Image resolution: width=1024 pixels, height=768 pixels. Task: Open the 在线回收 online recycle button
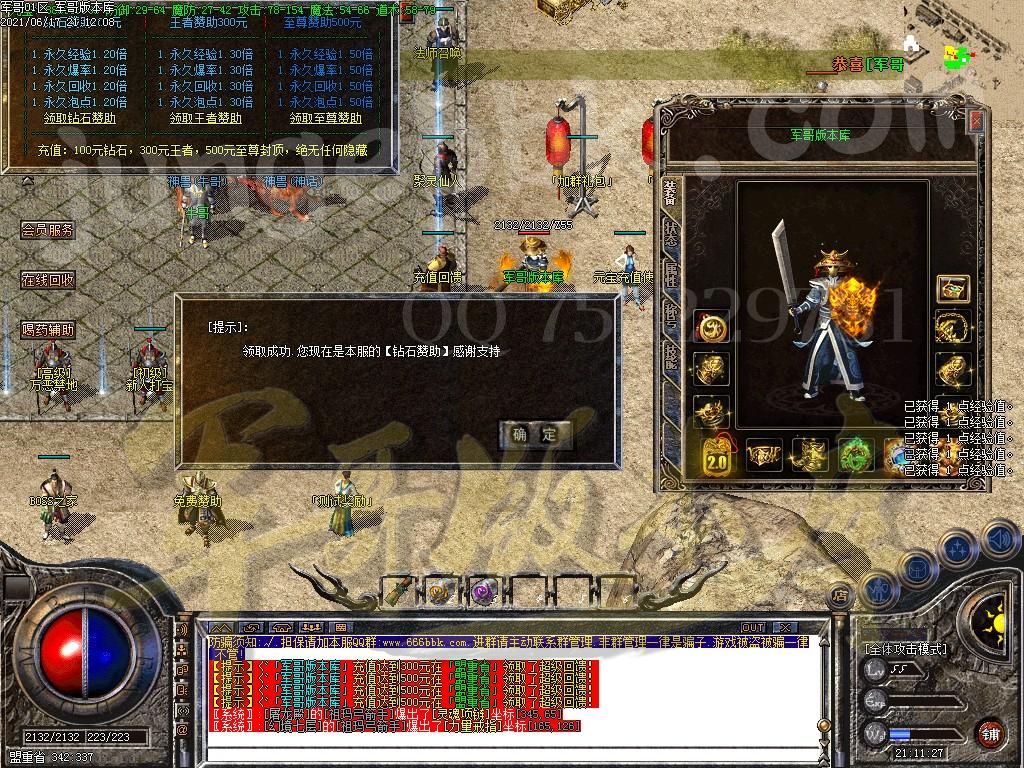pyautogui.click(x=48, y=280)
